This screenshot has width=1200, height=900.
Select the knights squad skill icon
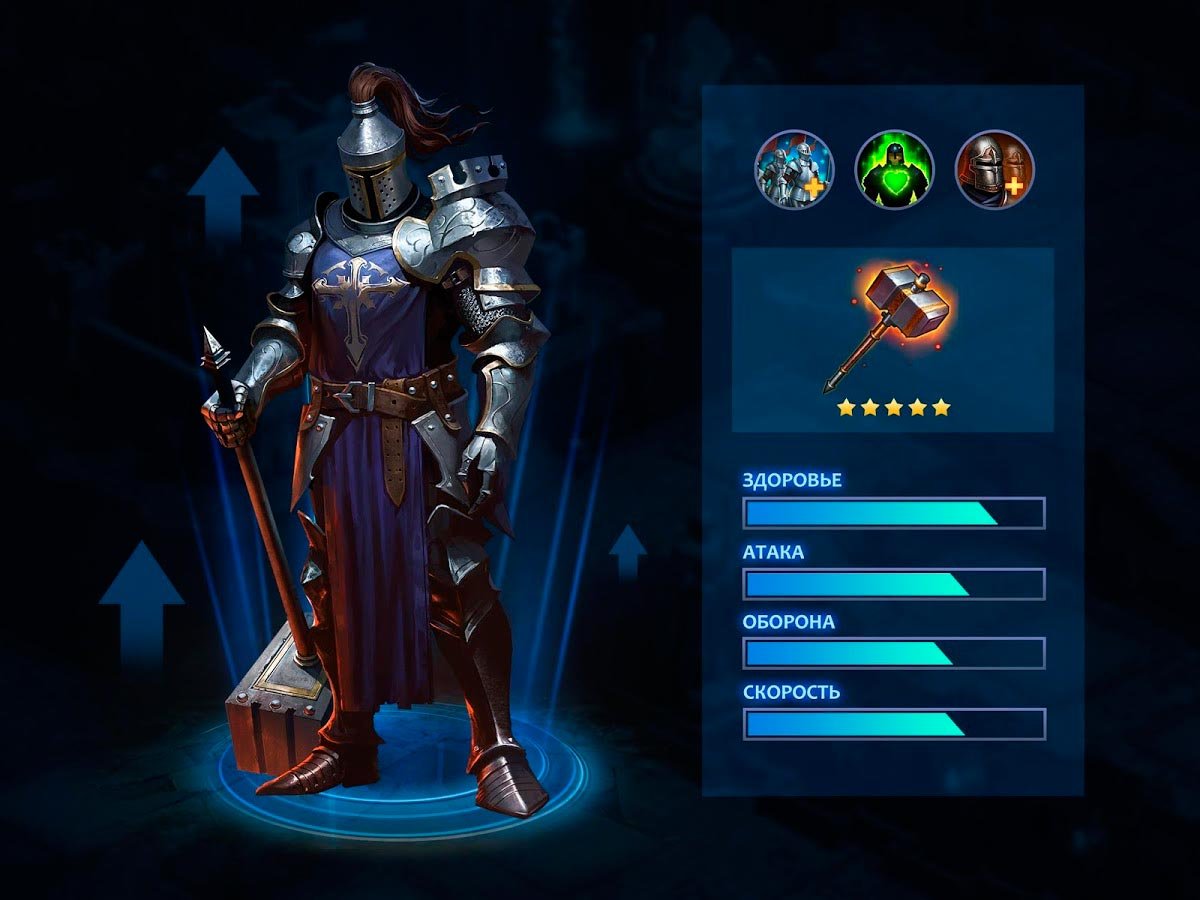click(793, 170)
